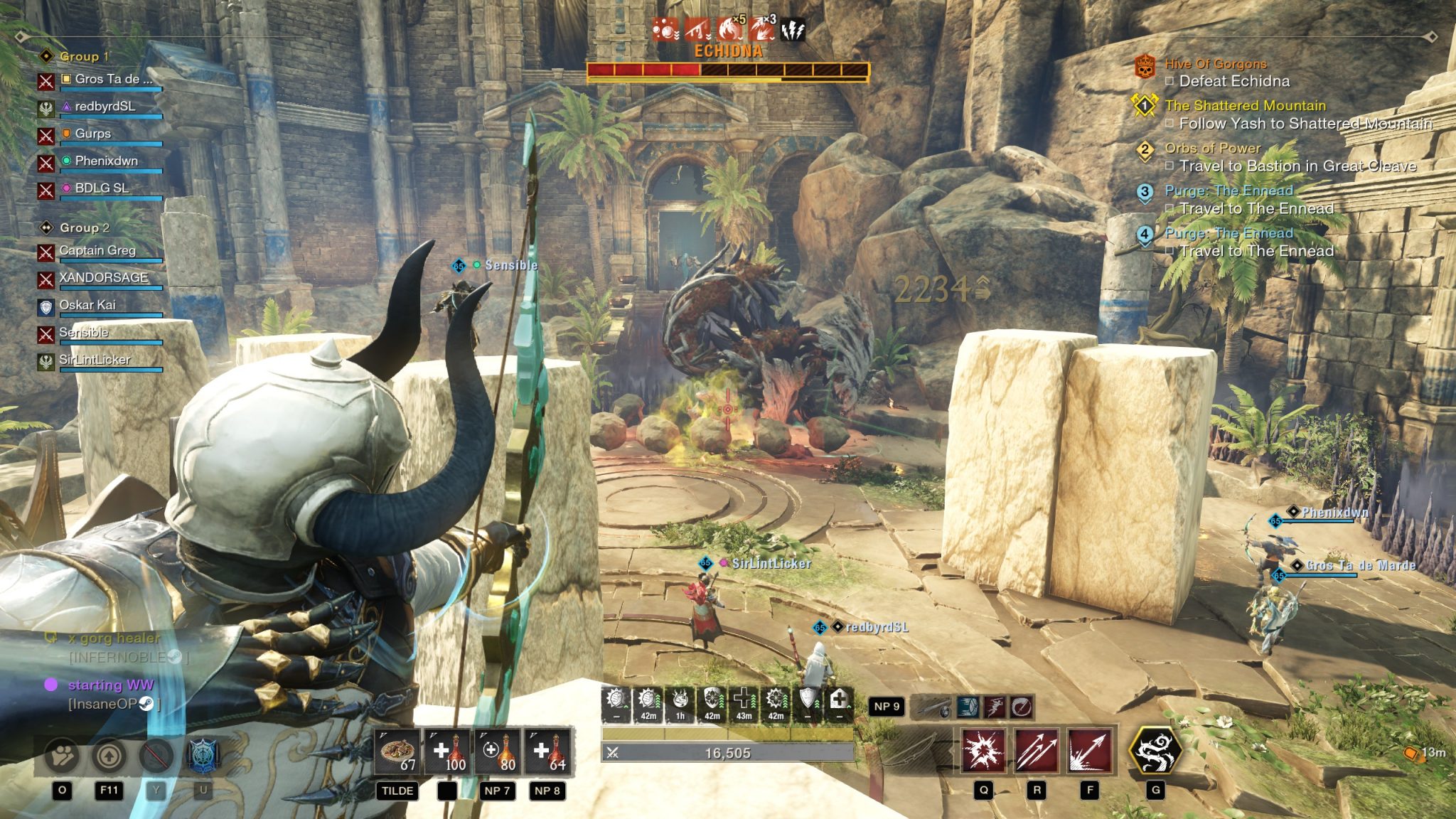This screenshot has width=1456, height=819.
Task: Select Captain Greg in Group 2
Action: (97, 250)
